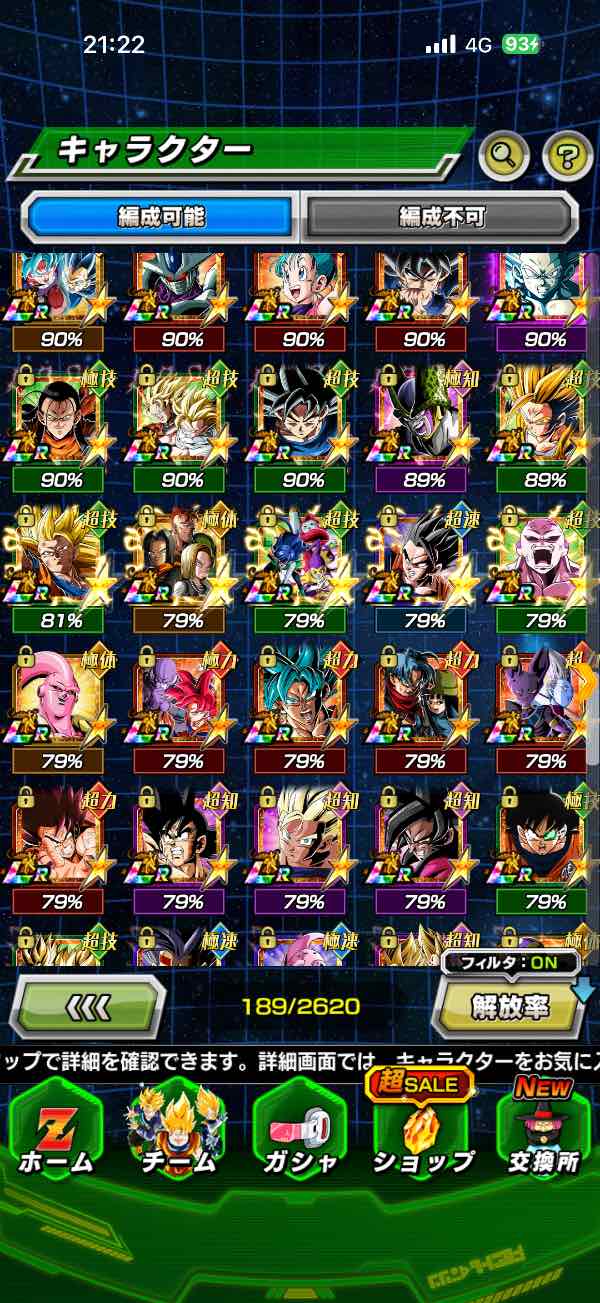The image size is (600, 1303).
Task: Switch to the 編成可能 tab
Action: pyautogui.click(x=161, y=216)
